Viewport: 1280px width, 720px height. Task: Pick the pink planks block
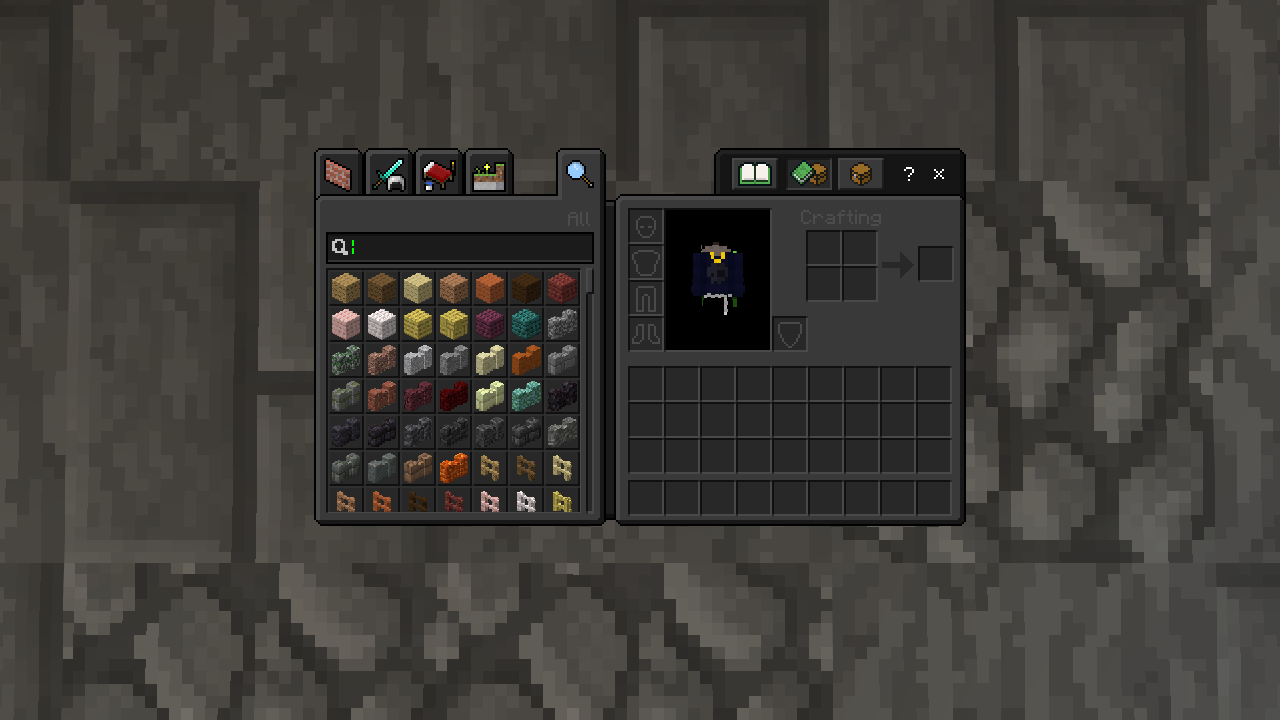346,323
